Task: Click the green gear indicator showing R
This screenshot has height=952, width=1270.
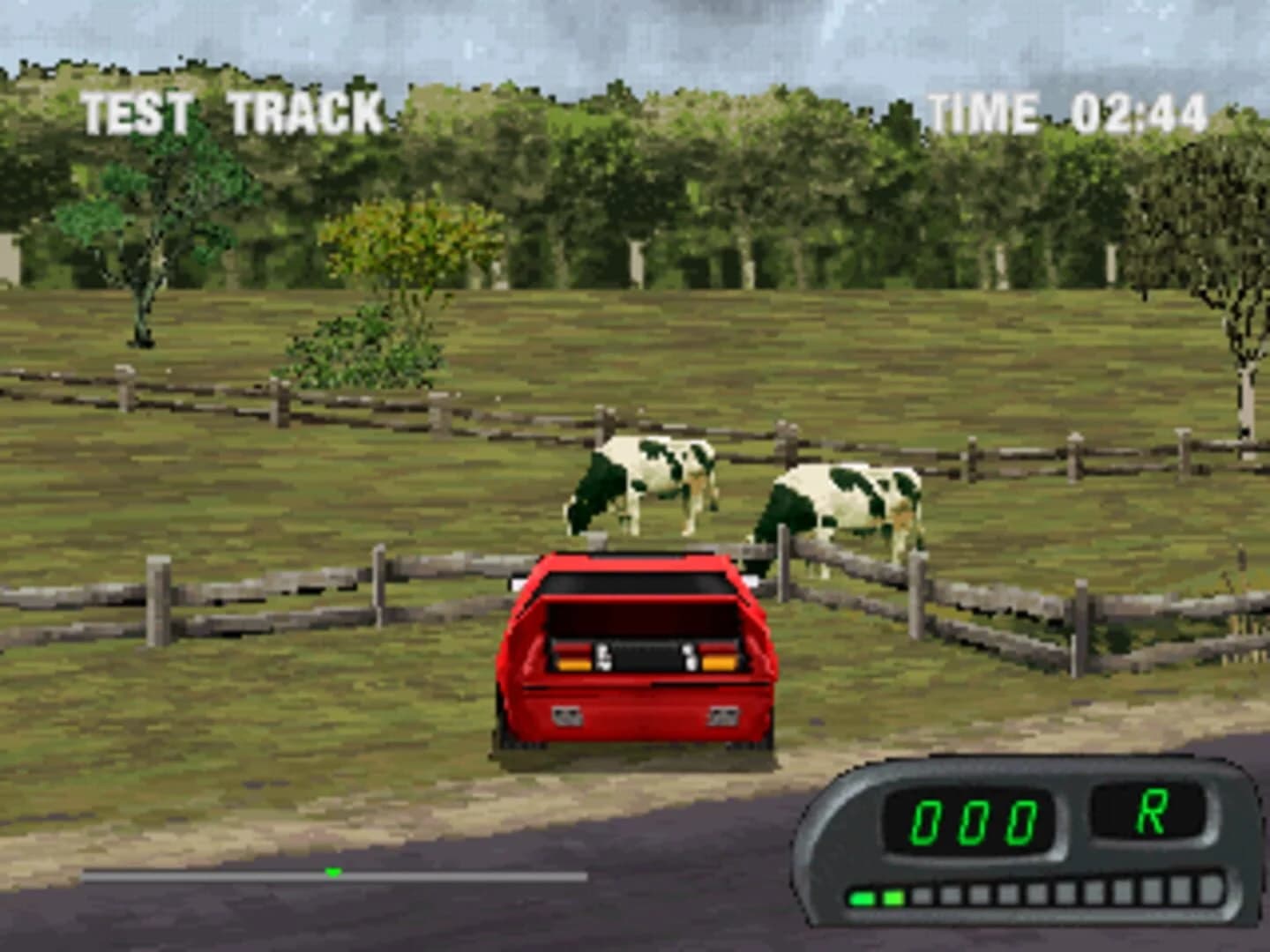Action: point(1154,811)
